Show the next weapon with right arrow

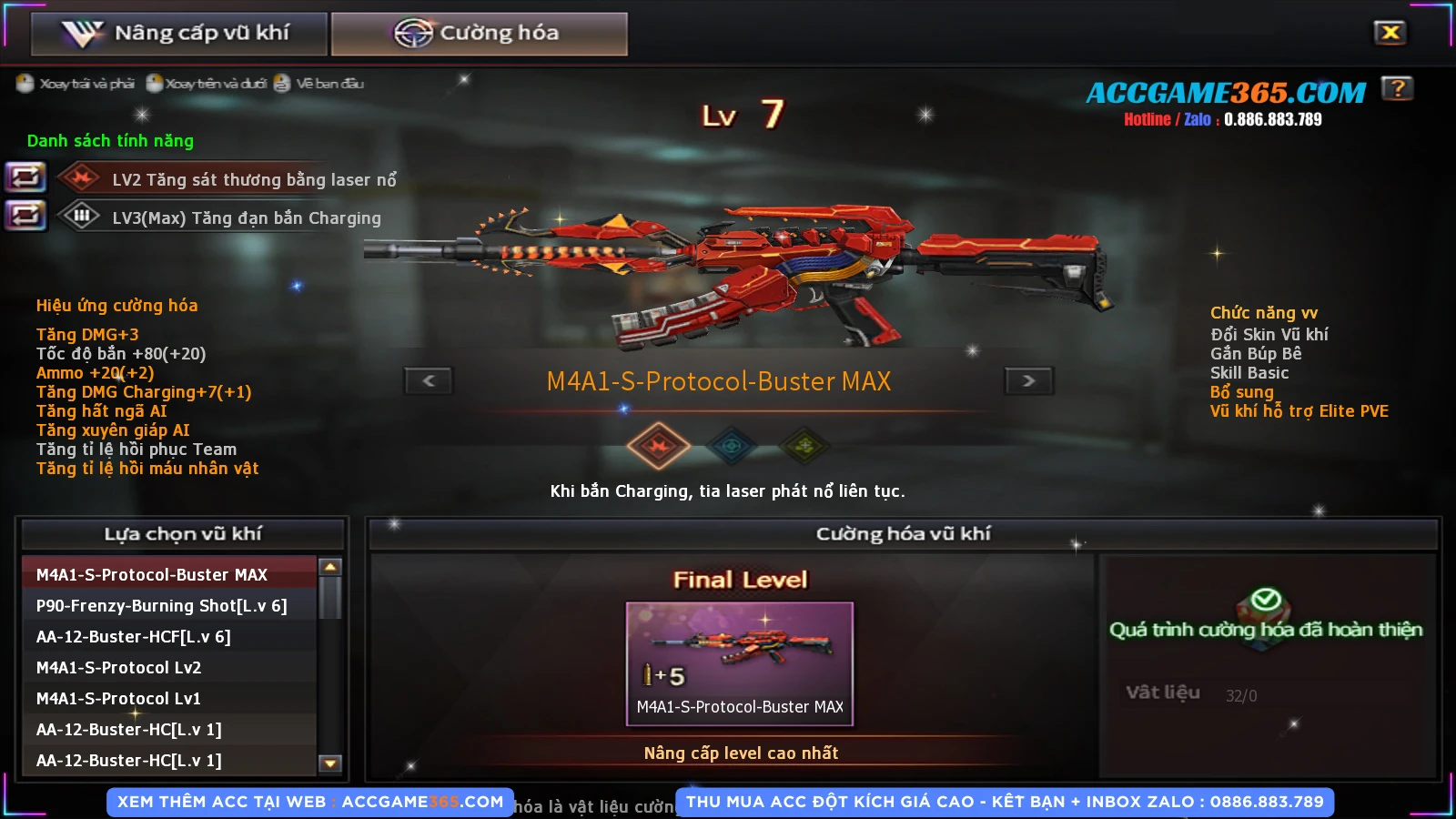[x=1028, y=381]
